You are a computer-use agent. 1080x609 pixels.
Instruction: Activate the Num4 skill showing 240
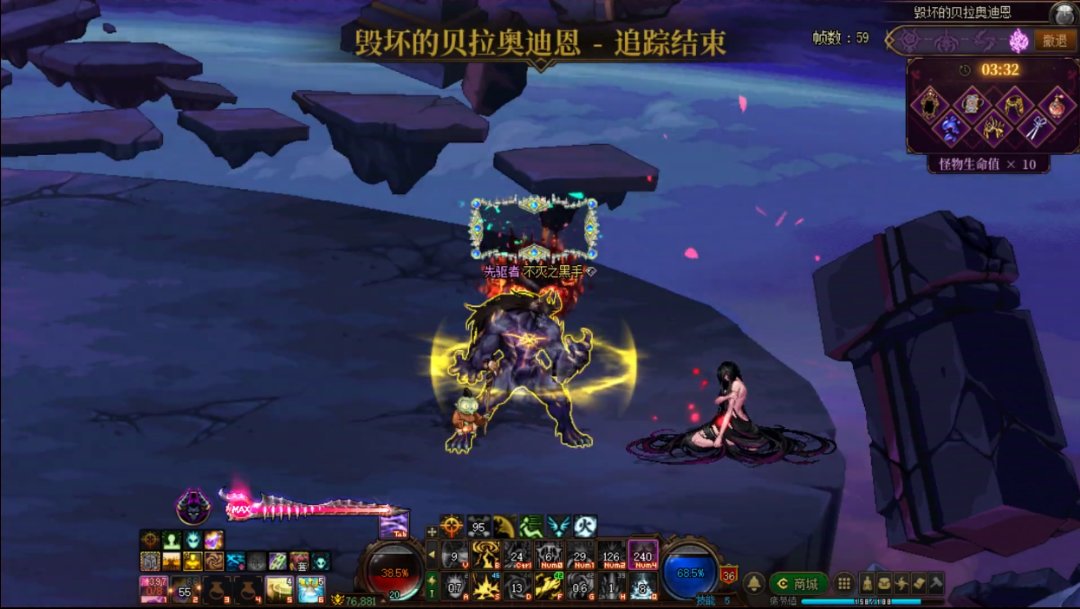click(643, 555)
